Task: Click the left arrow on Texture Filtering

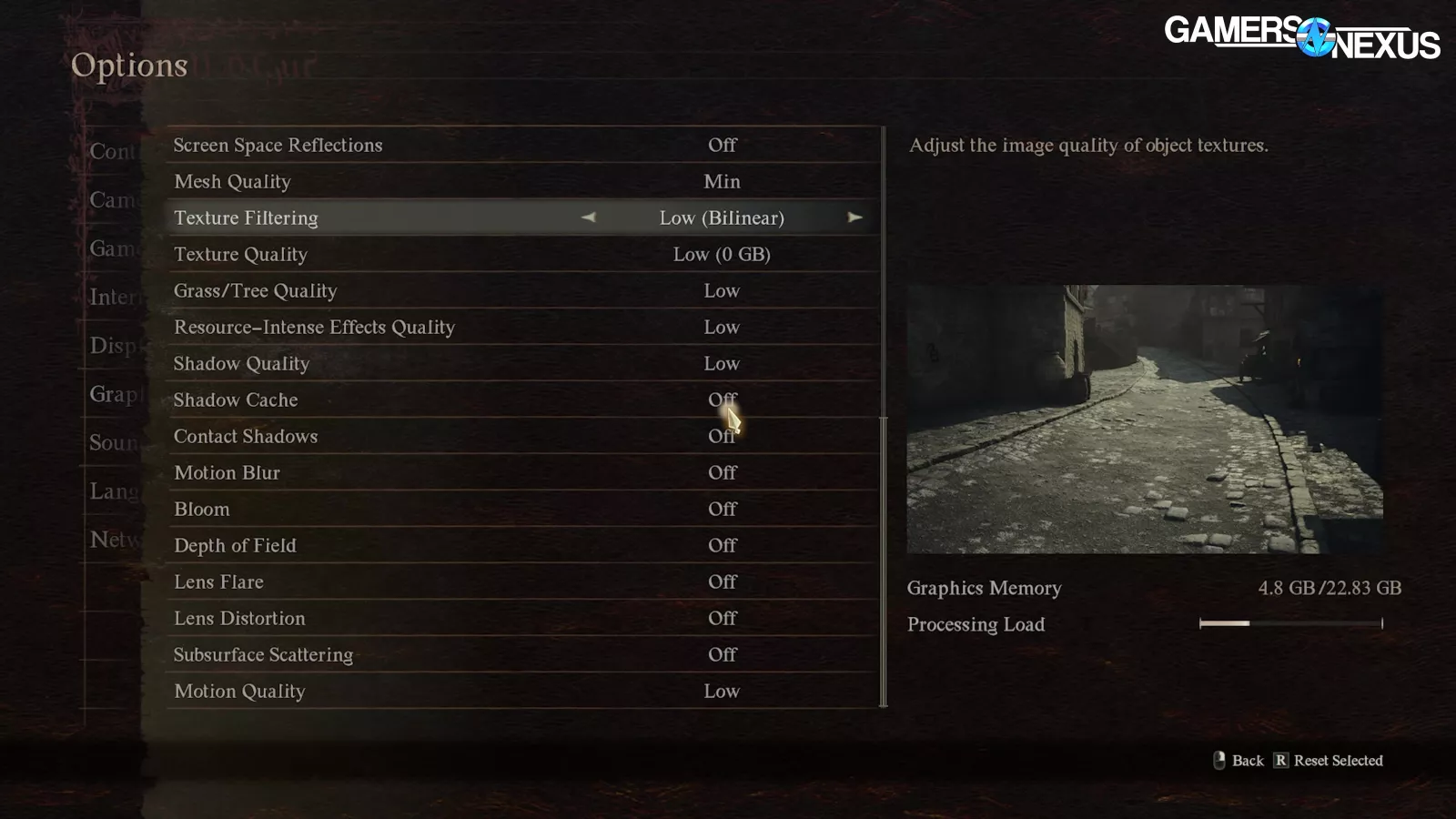Action: (x=589, y=217)
